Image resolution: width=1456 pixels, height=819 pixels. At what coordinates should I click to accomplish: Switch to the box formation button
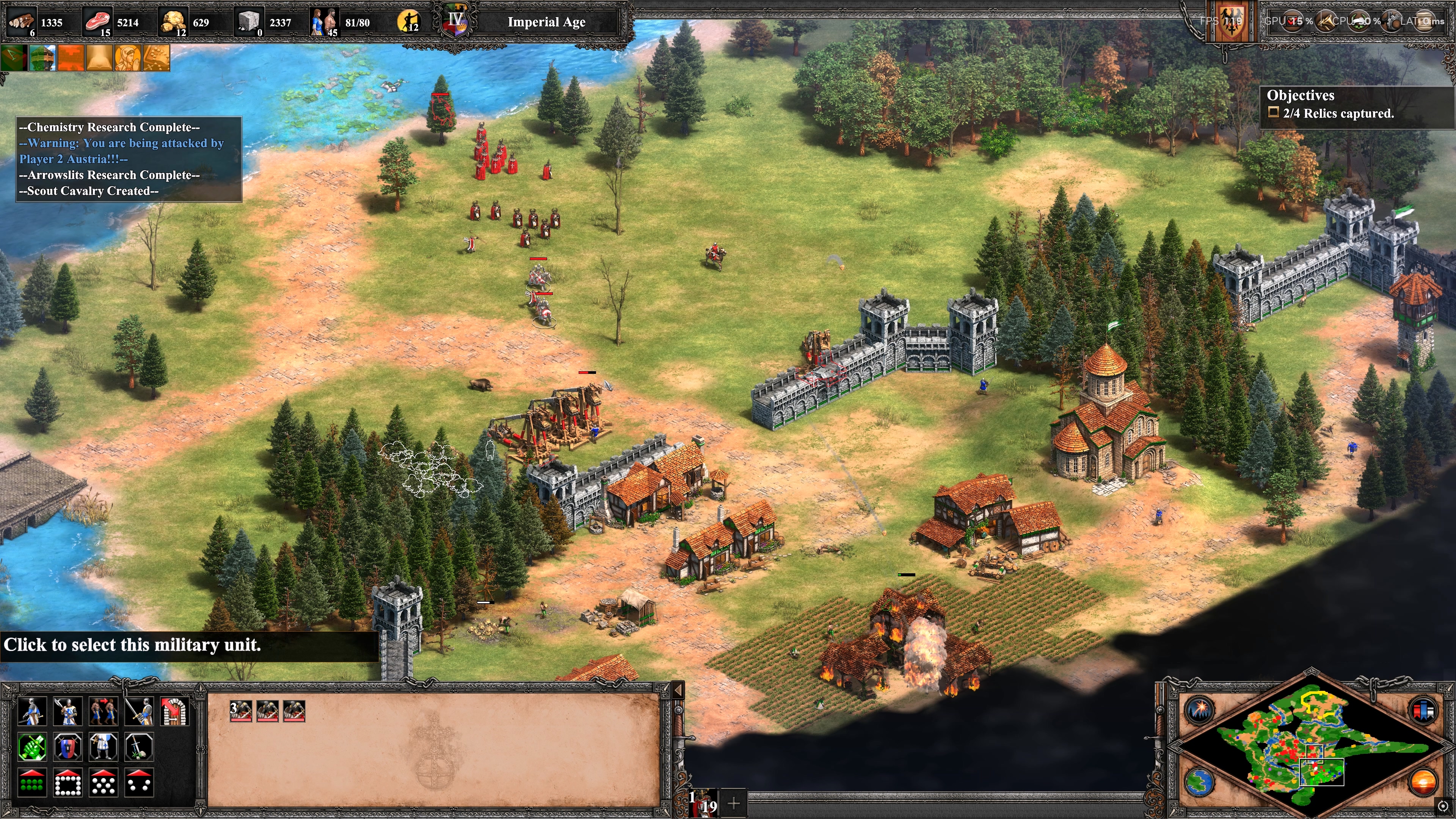point(67,782)
